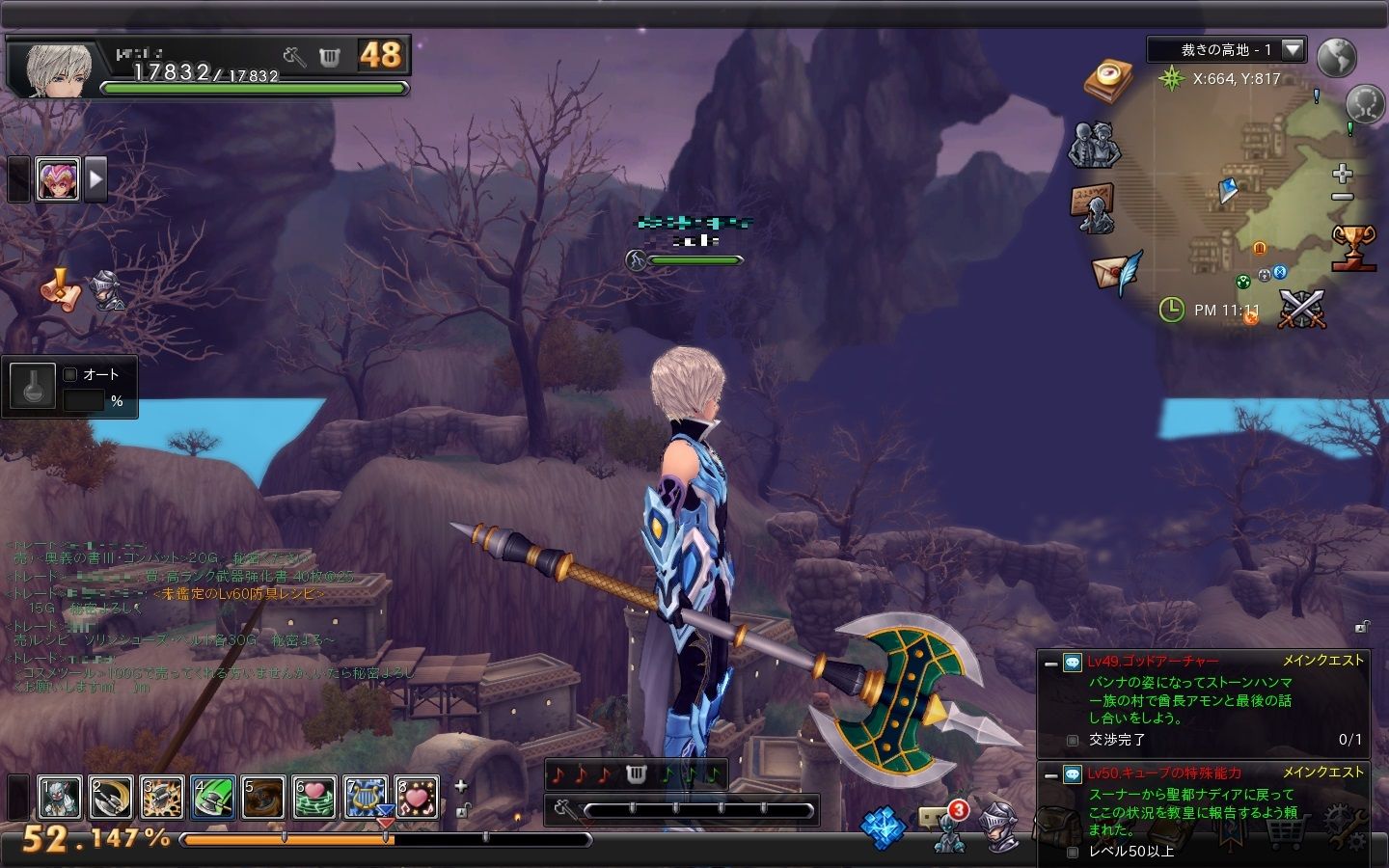Open the world map globe icon
Image resolution: width=1389 pixels, height=868 pixels.
(1337, 58)
